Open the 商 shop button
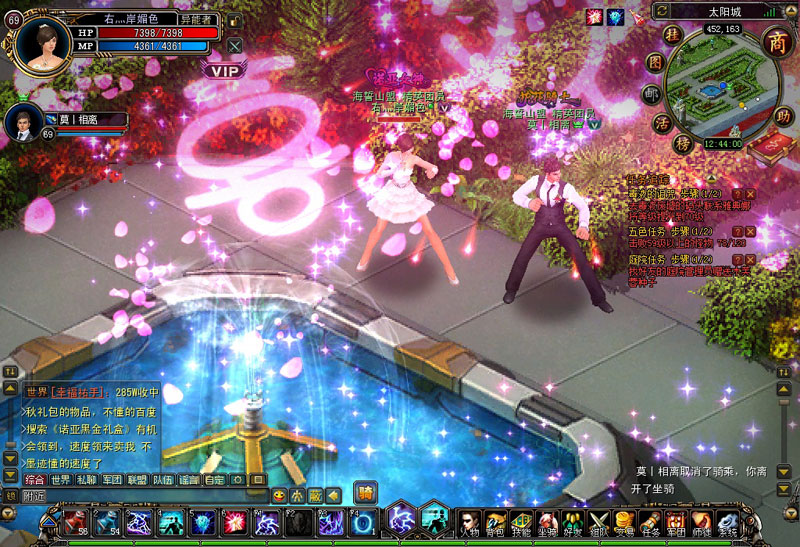Viewport: 800px width, 547px height. tap(777, 40)
